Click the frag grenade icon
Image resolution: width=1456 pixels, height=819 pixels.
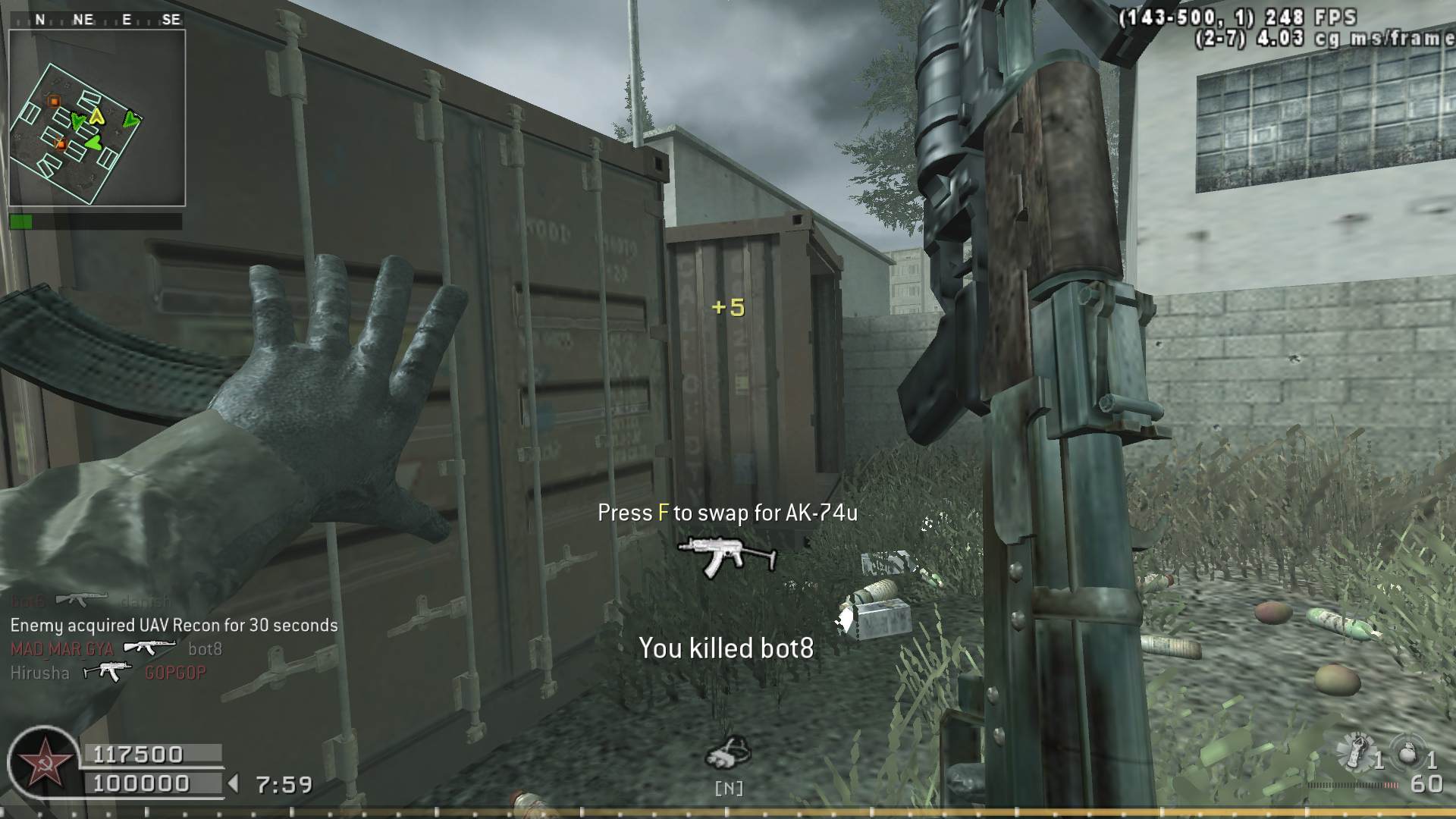[1408, 754]
